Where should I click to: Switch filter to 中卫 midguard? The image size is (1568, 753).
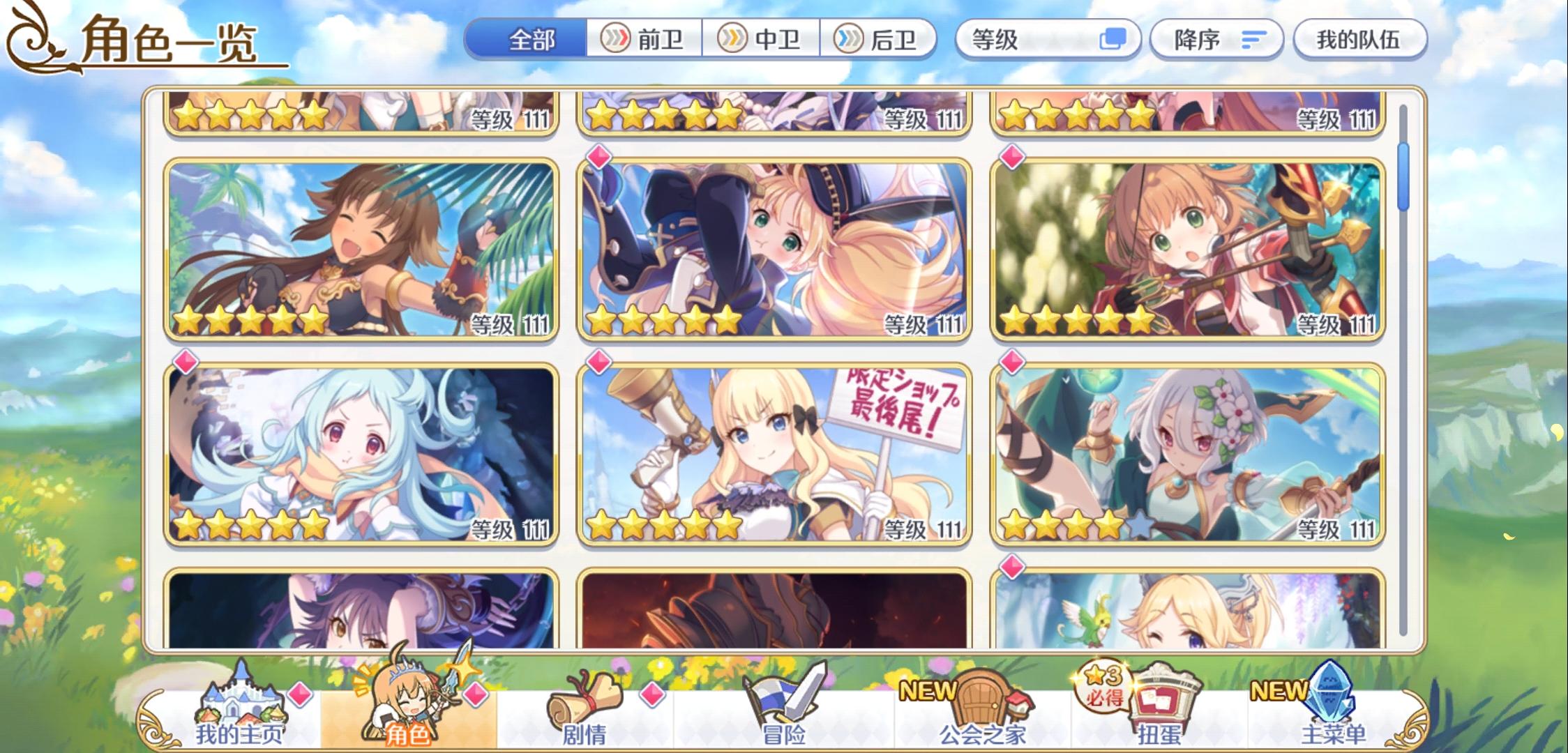[760, 40]
